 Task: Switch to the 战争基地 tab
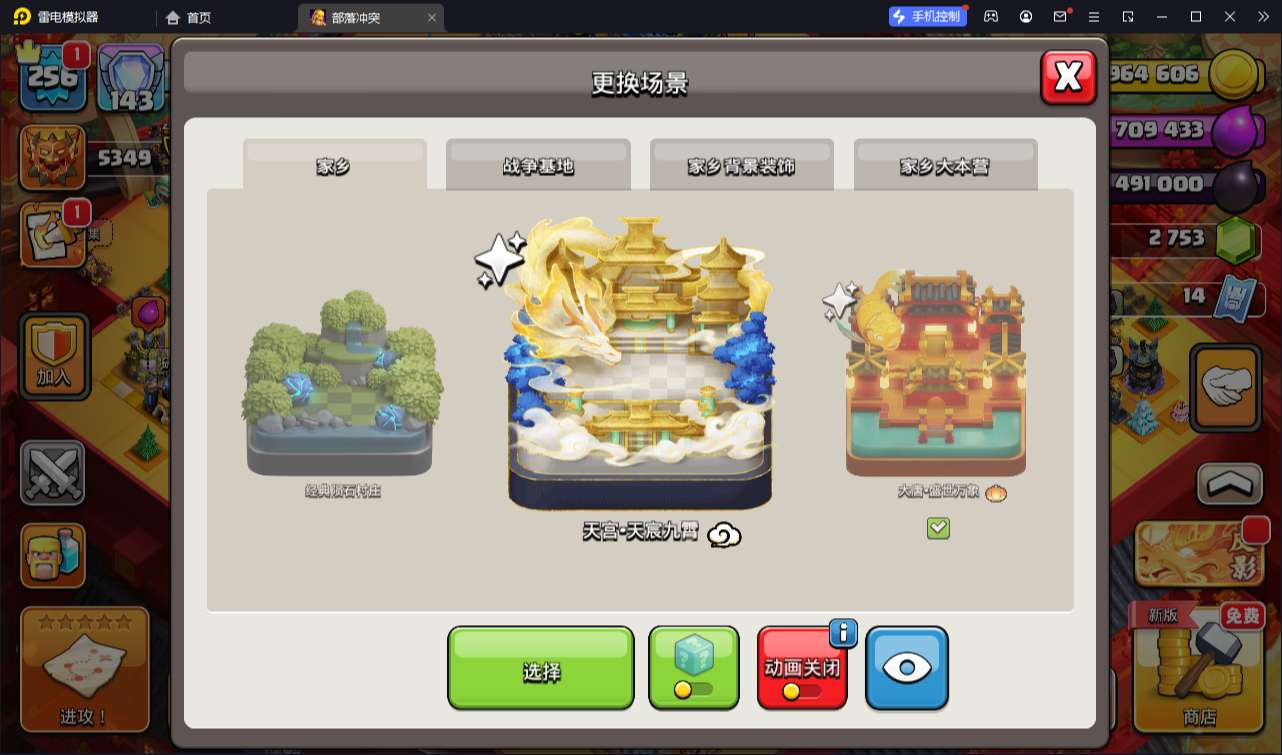click(x=537, y=163)
